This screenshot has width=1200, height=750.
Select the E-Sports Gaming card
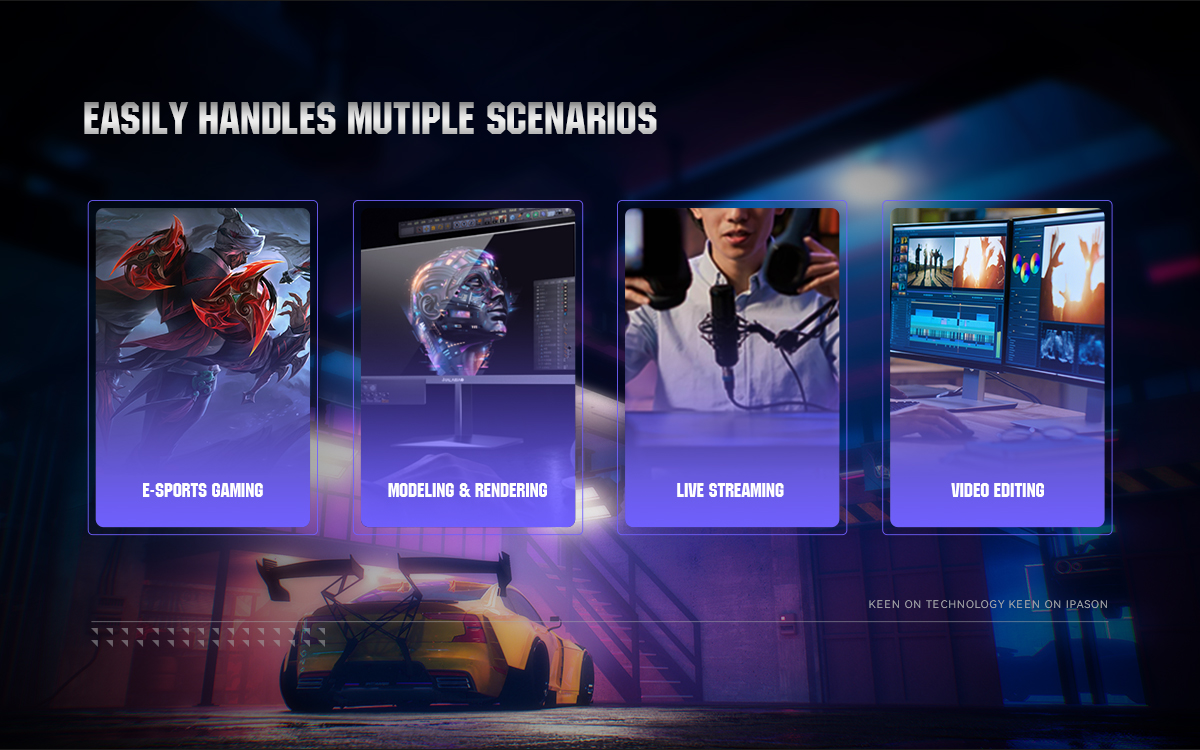point(203,367)
